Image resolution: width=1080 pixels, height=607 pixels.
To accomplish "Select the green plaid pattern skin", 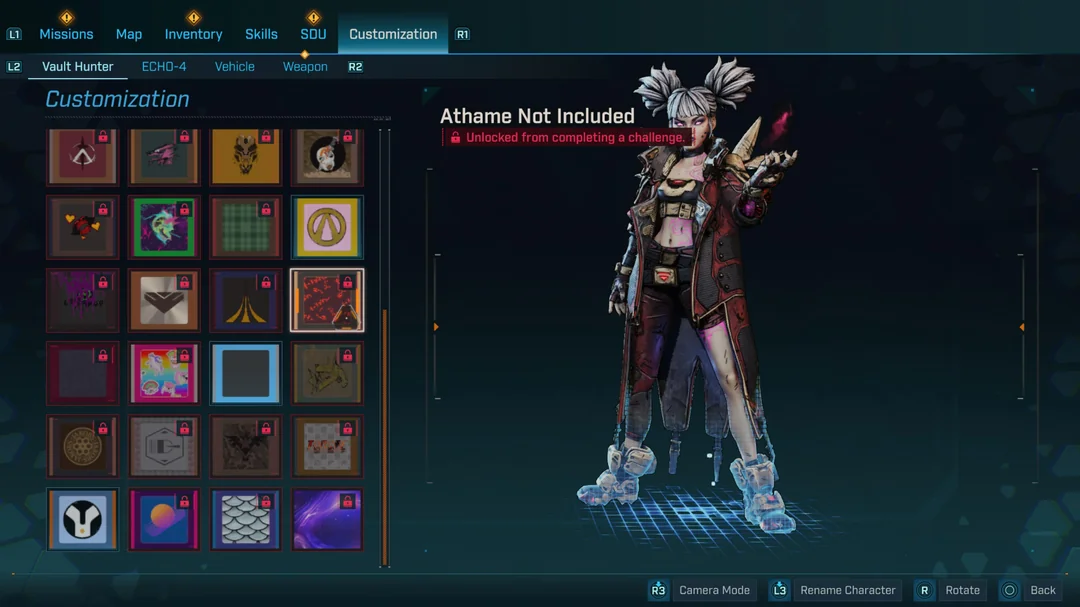I will pos(246,227).
